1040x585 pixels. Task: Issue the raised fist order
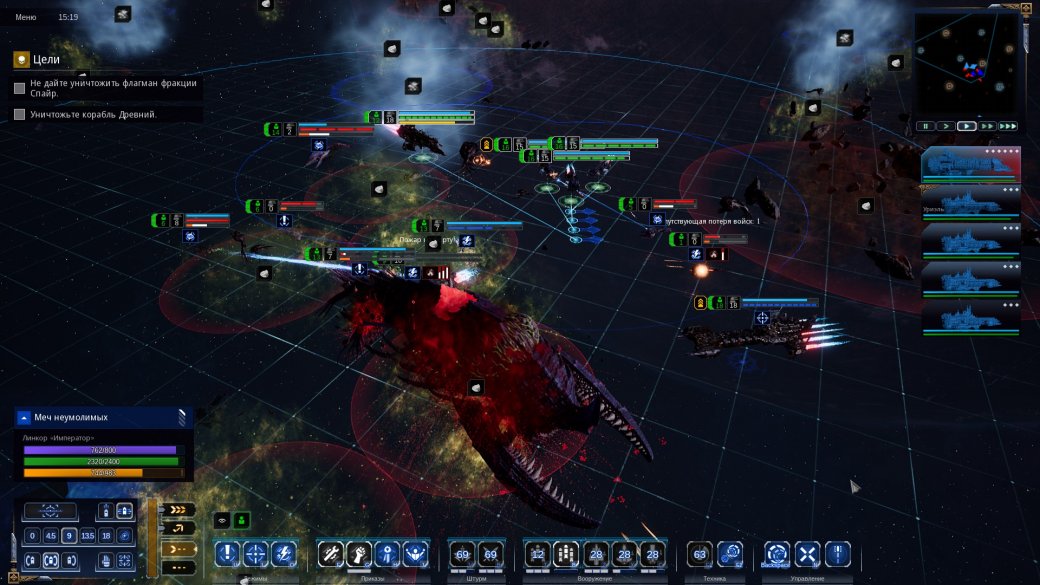[359, 553]
